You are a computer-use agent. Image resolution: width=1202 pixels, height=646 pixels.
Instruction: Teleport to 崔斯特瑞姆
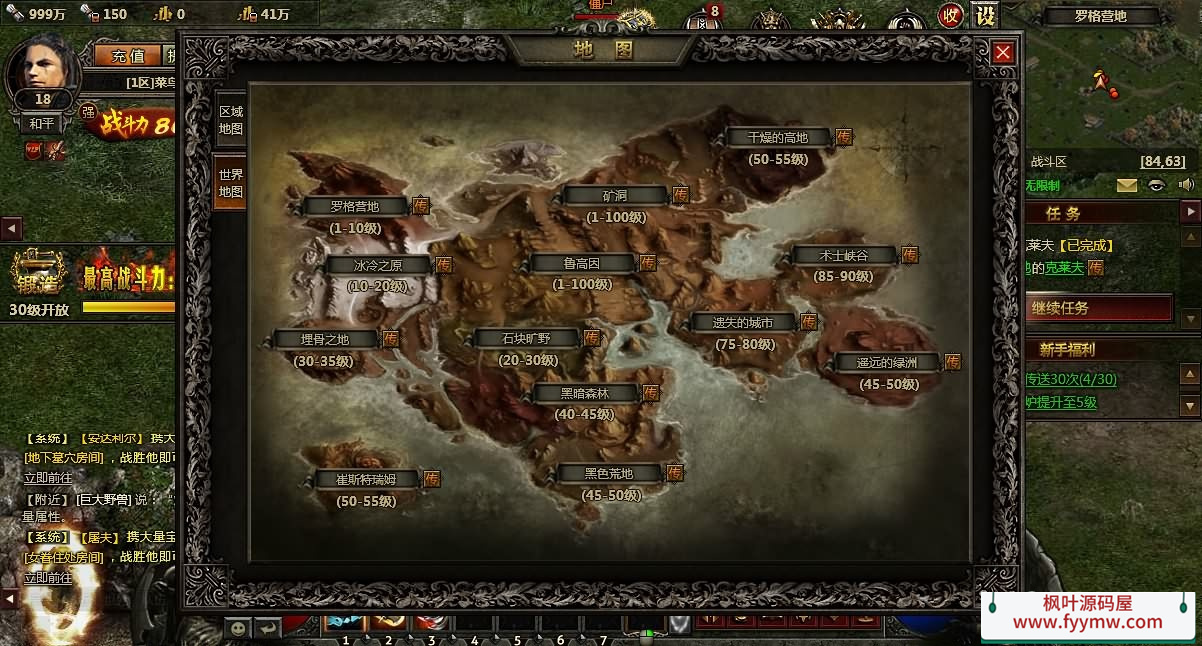432,479
